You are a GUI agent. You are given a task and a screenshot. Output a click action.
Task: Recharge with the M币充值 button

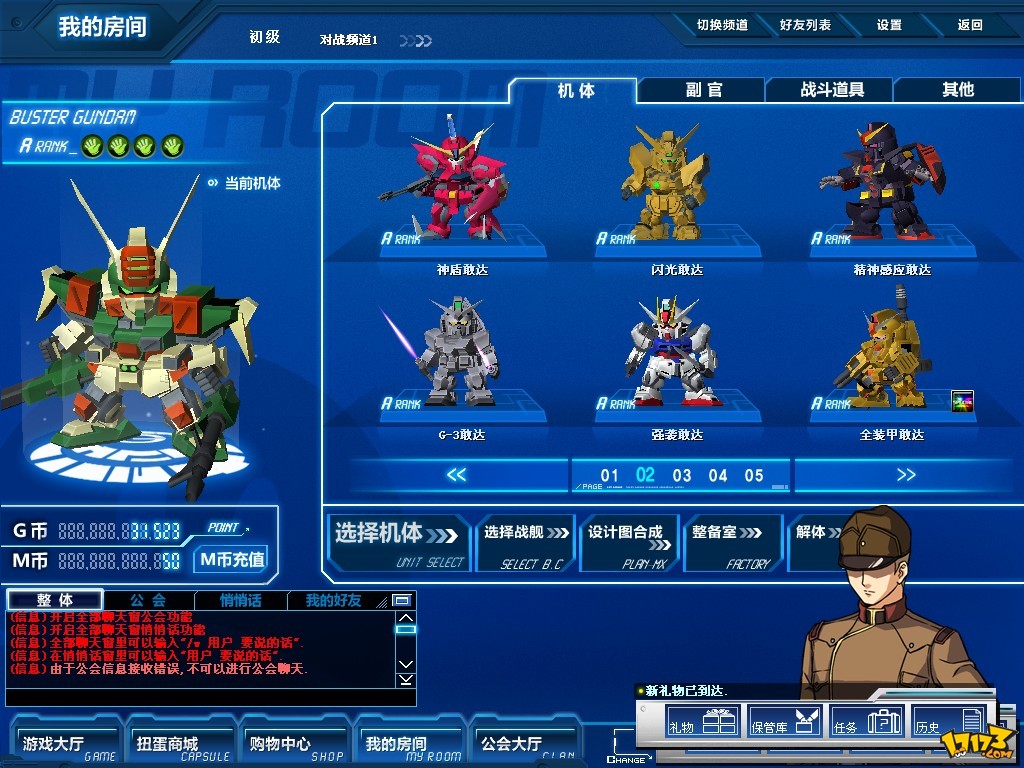(x=232, y=560)
